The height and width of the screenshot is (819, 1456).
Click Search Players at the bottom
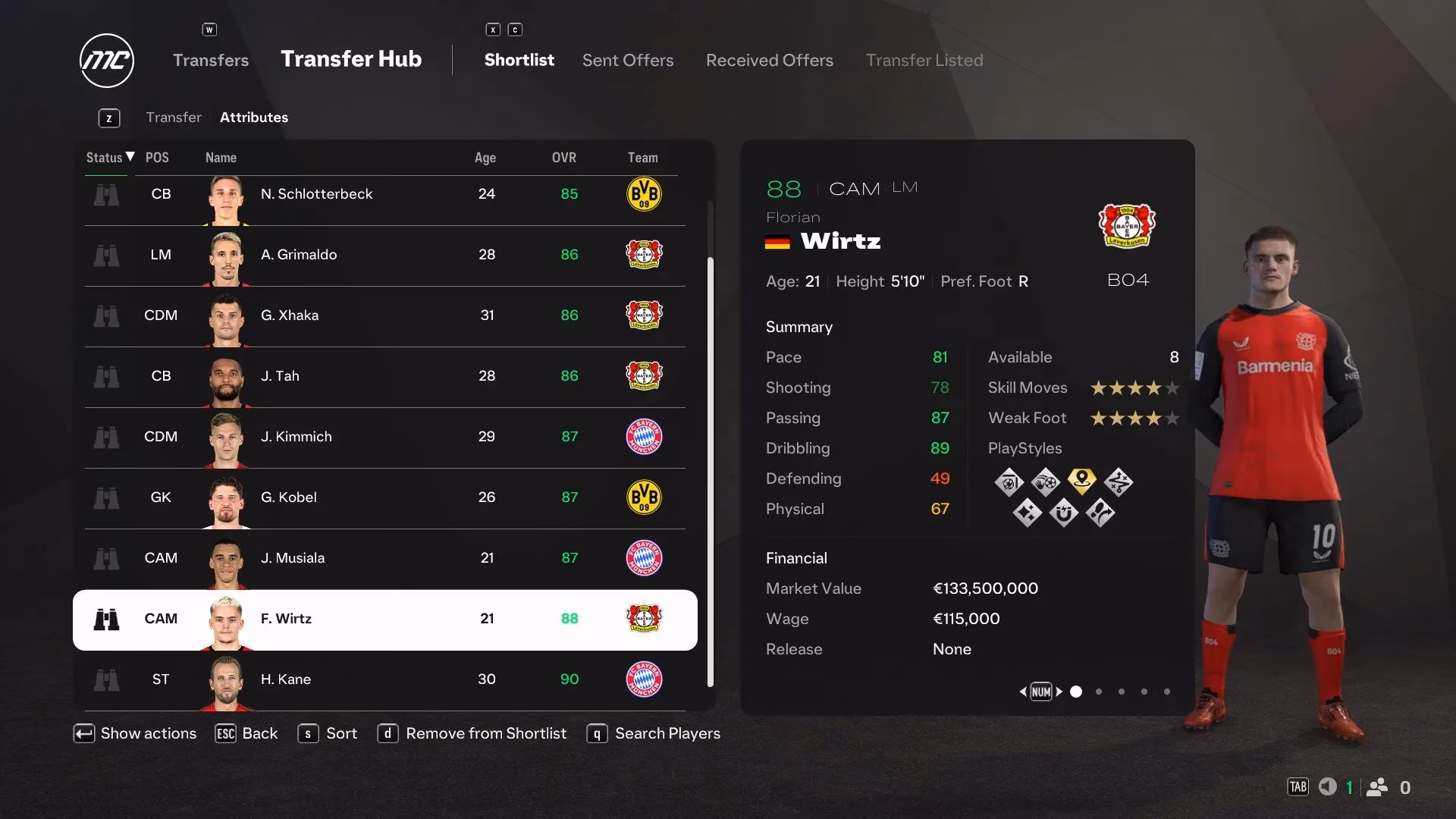coord(667,733)
